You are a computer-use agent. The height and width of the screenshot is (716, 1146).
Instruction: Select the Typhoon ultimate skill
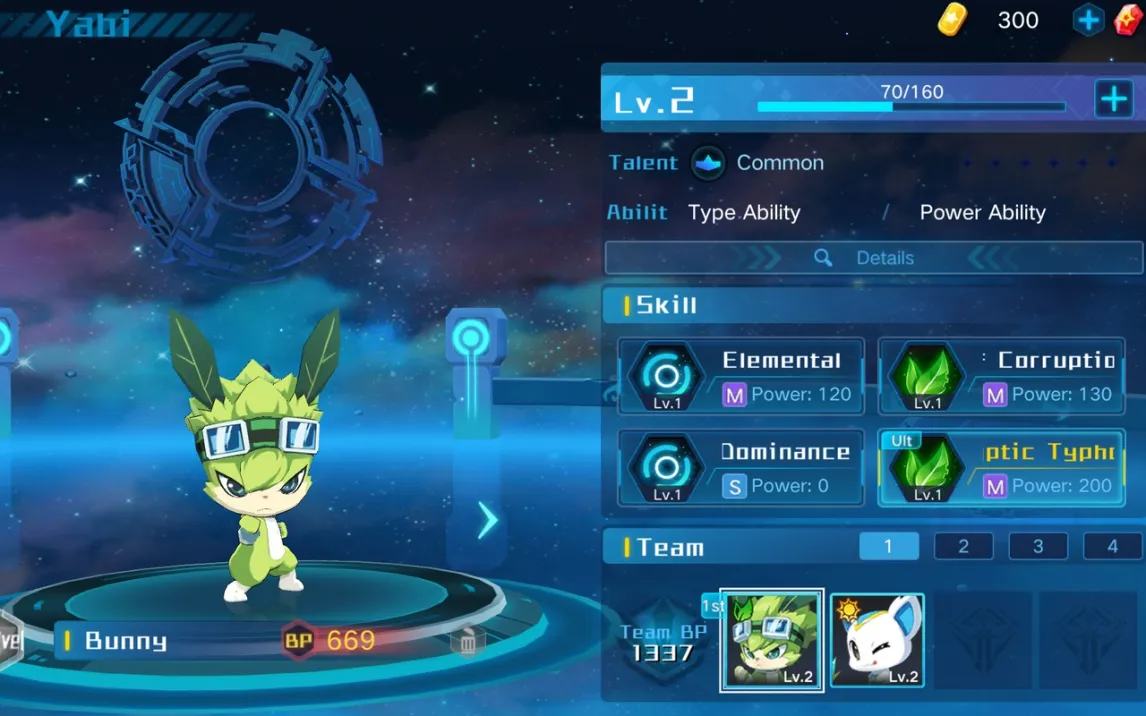(x=1001, y=468)
